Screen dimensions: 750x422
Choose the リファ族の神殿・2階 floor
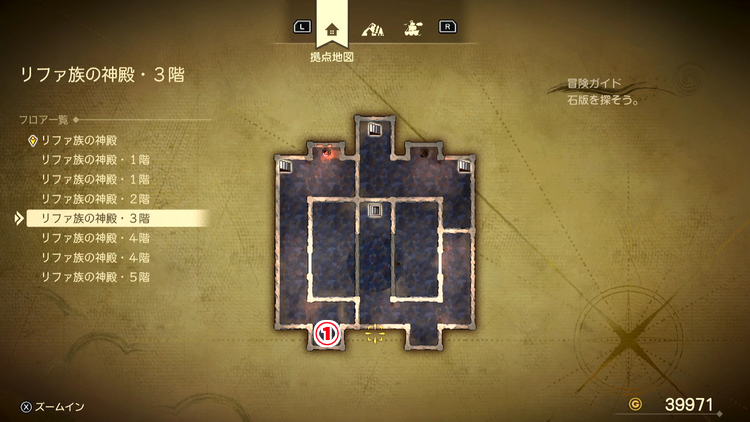coord(95,198)
